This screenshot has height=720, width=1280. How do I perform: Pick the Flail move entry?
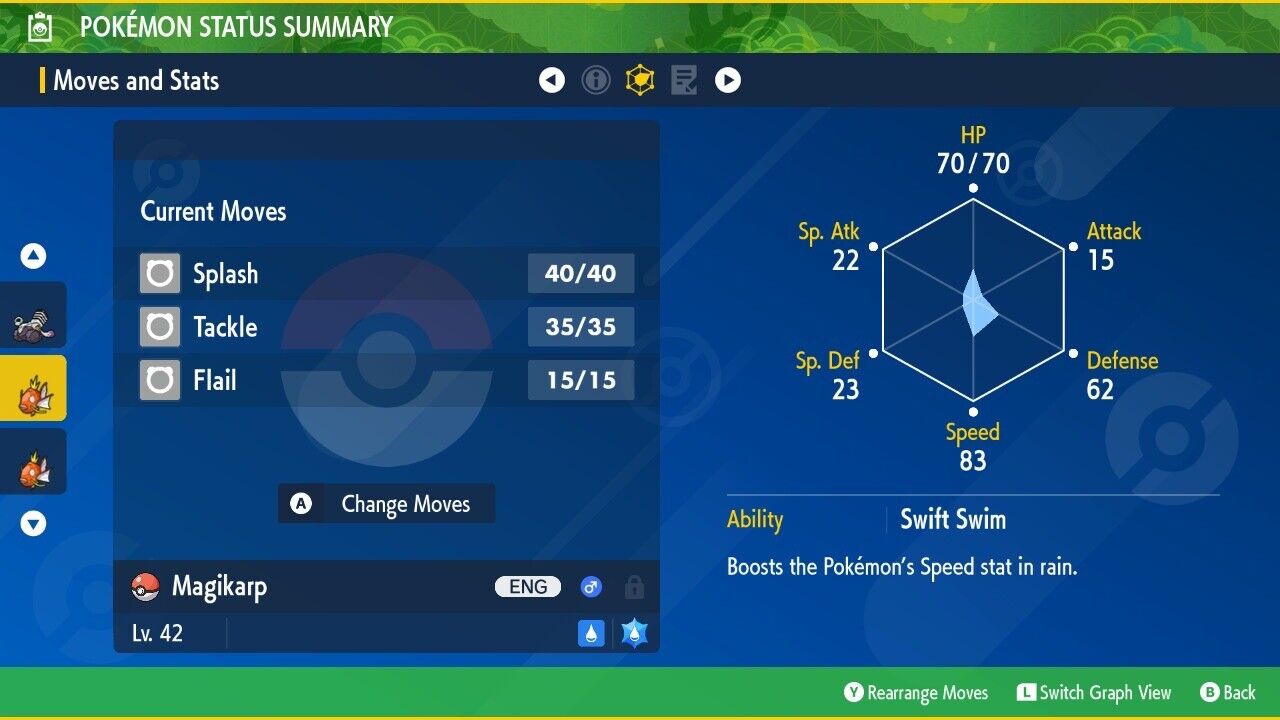[386, 380]
